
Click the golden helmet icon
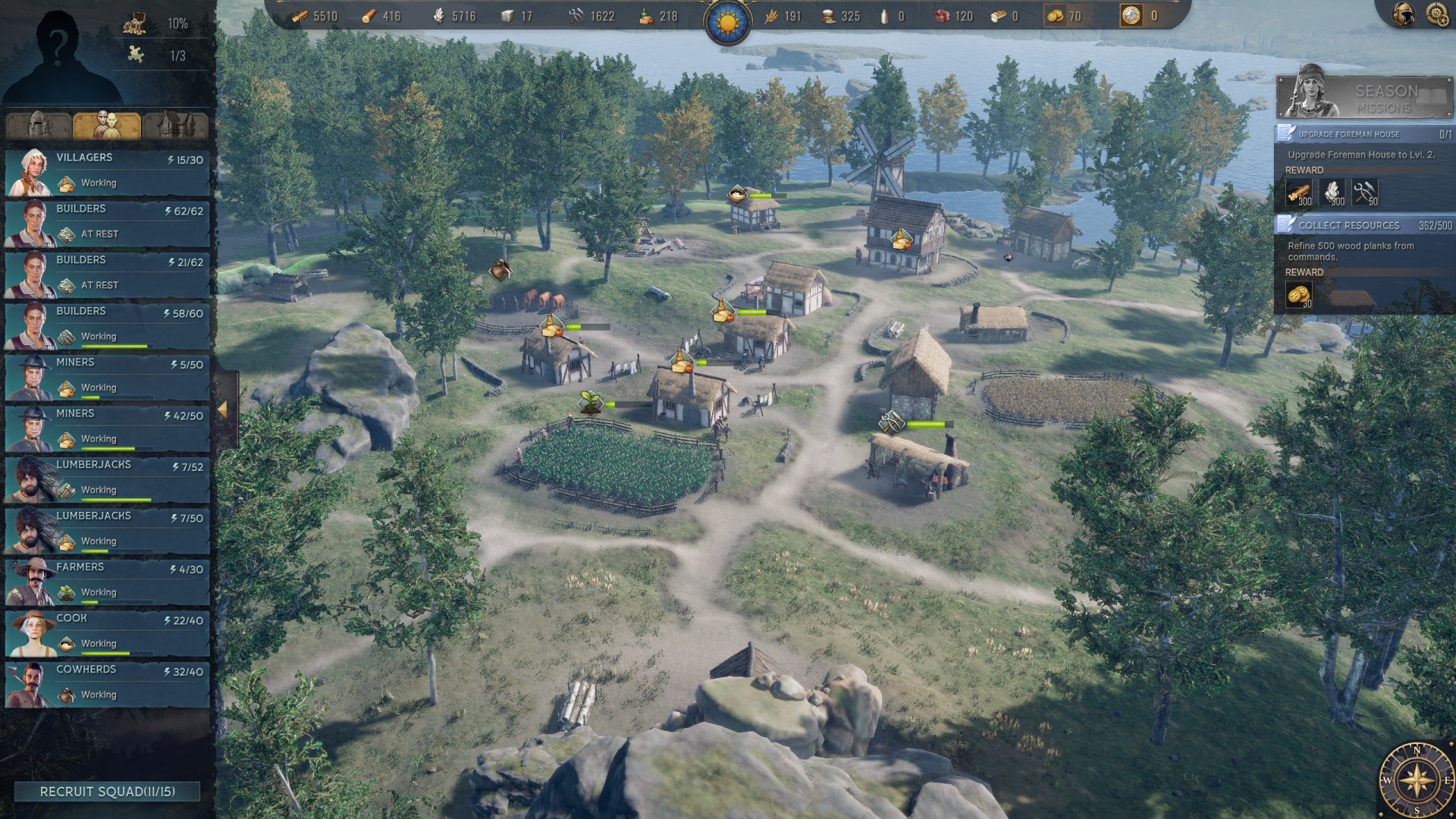[x=1404, y=14]
